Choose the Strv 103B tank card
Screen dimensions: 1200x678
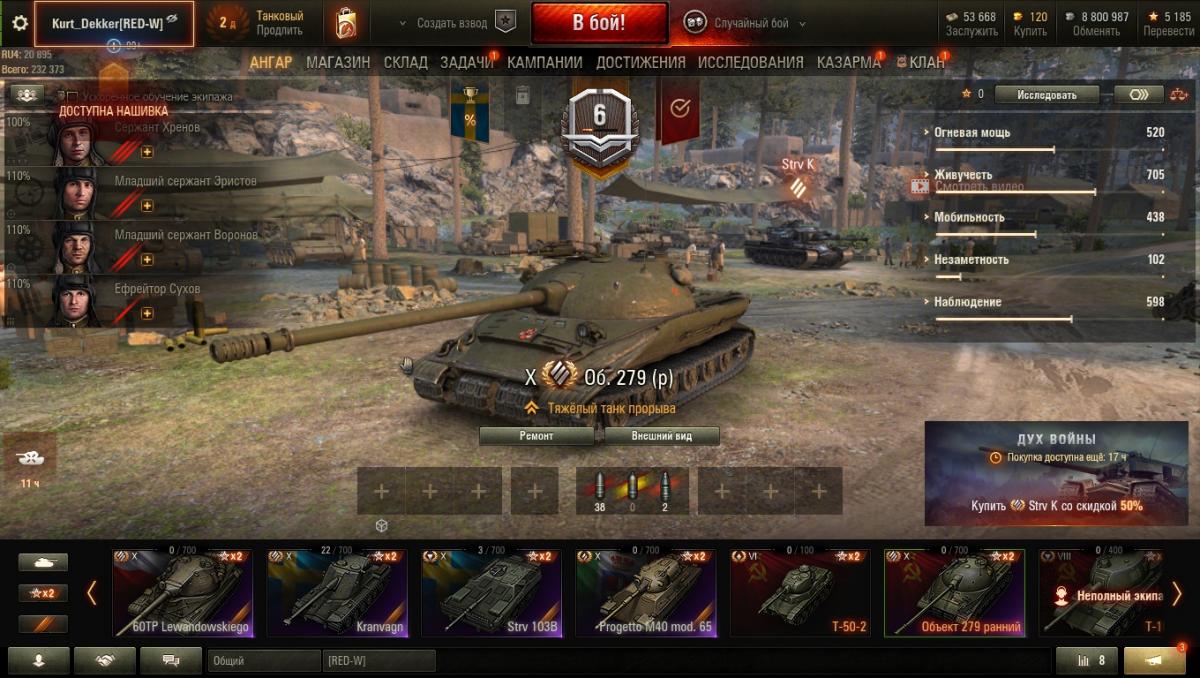(x=491, y=593)
